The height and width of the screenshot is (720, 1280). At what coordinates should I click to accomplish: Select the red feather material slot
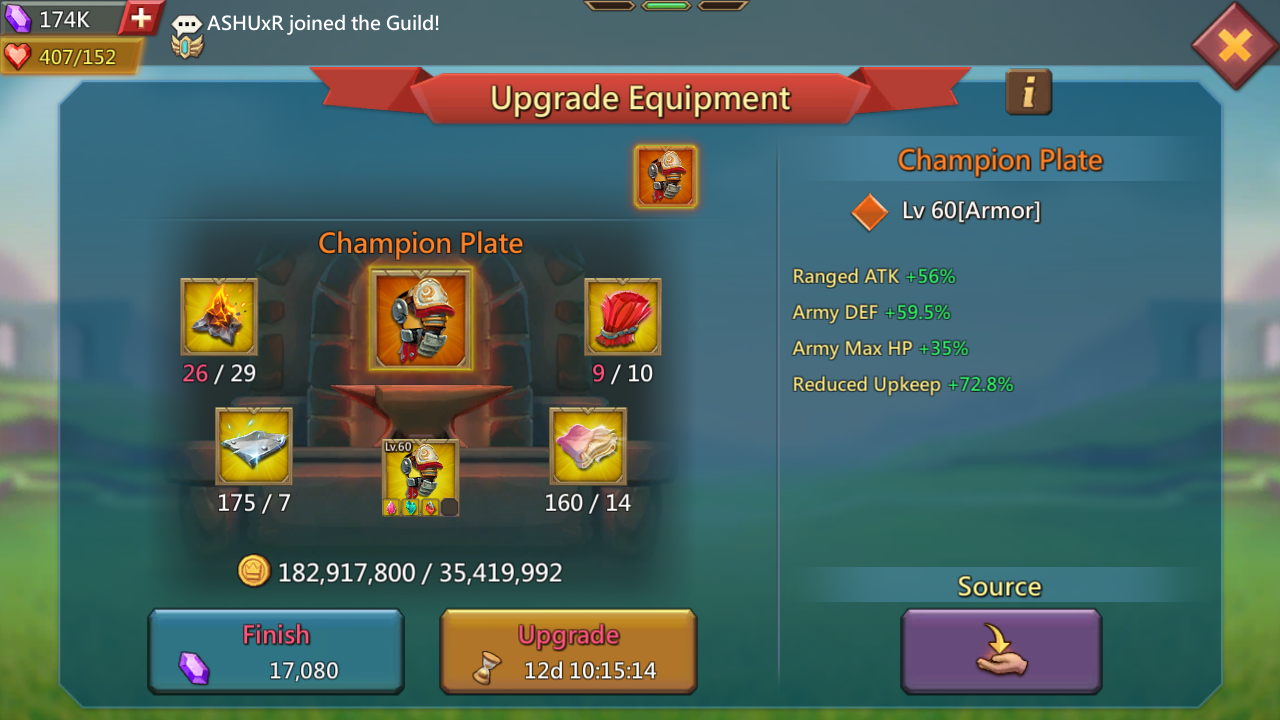click(x=622, y=317)
